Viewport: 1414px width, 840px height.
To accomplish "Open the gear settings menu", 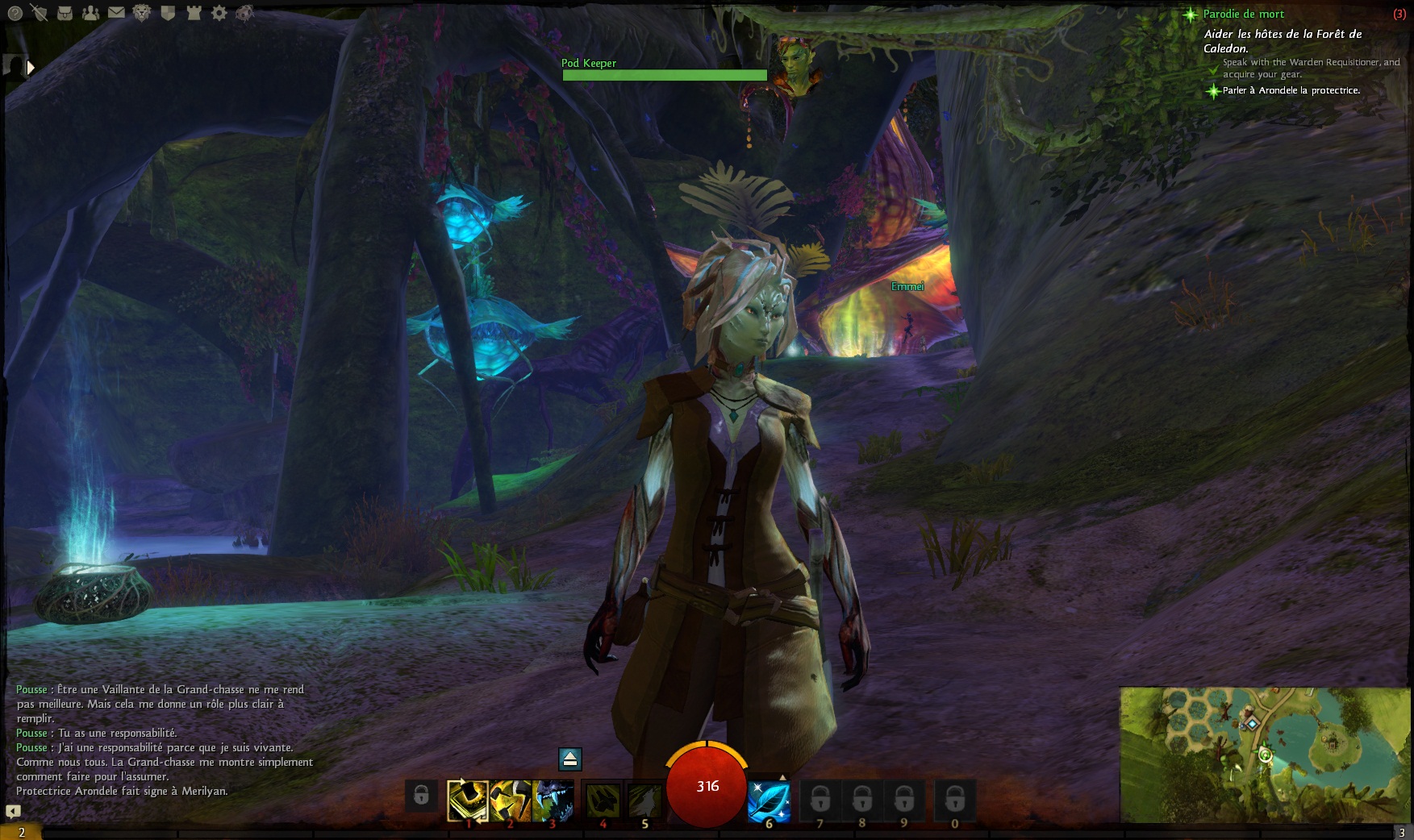I will click(219, 13).
